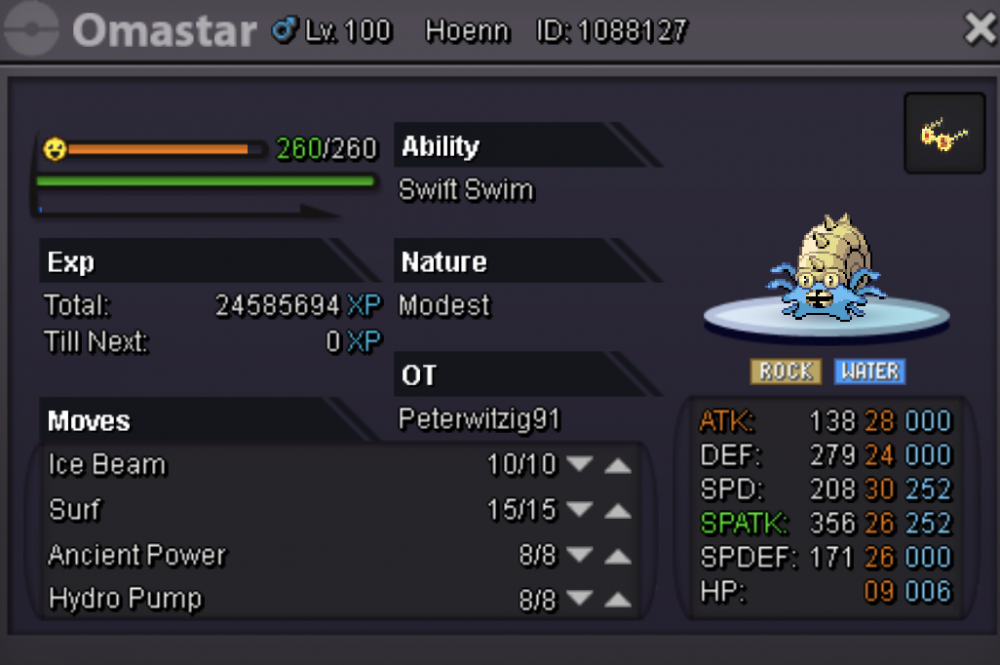Shift Ancient Power down one slot
Viewport: 1000px width, 665px height.
[x=579, y=556]
